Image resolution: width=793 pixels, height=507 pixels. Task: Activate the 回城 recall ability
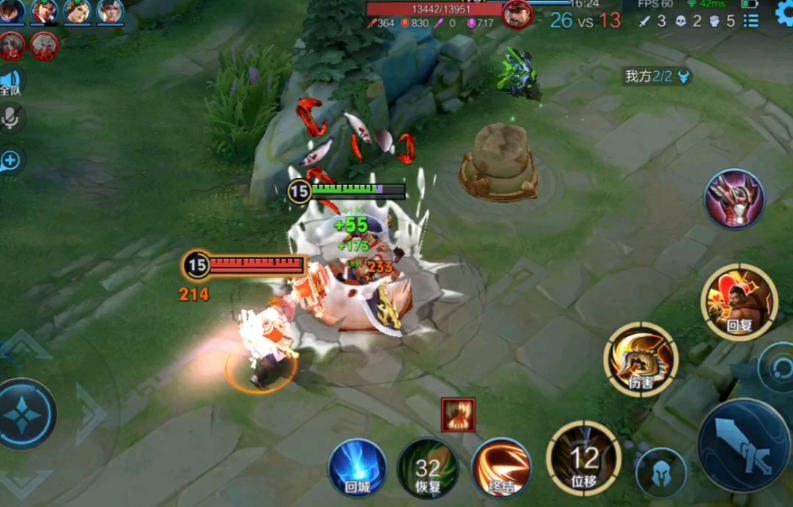[357, 467]
